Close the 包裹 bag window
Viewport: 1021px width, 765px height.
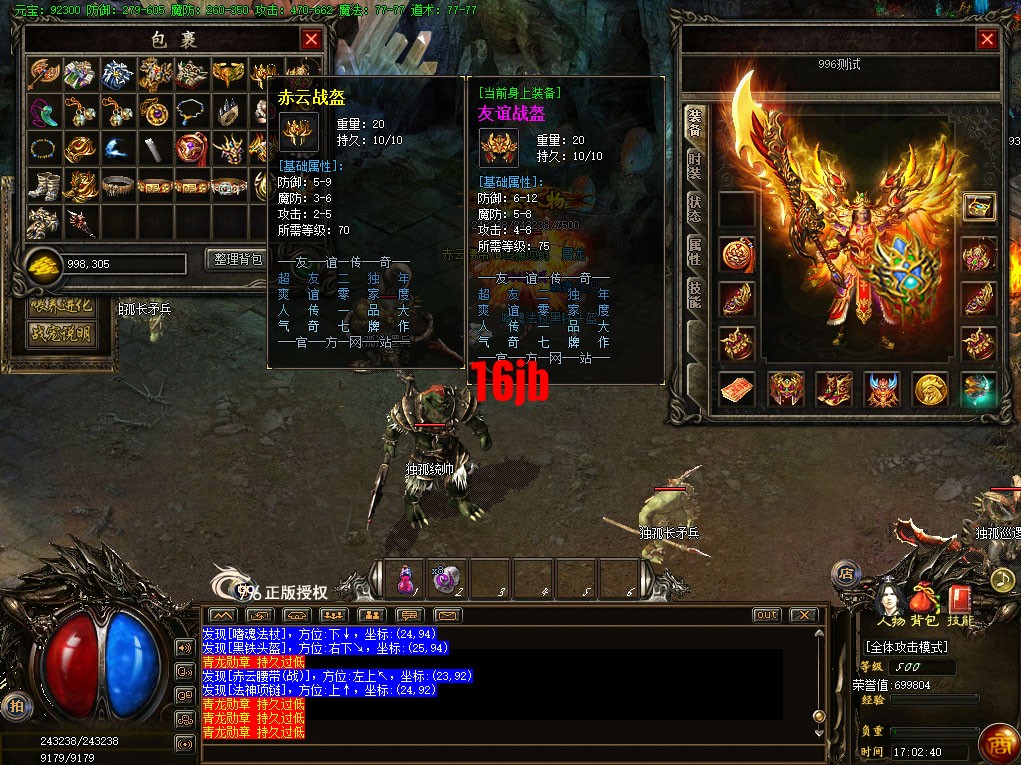tap(311, 39)
